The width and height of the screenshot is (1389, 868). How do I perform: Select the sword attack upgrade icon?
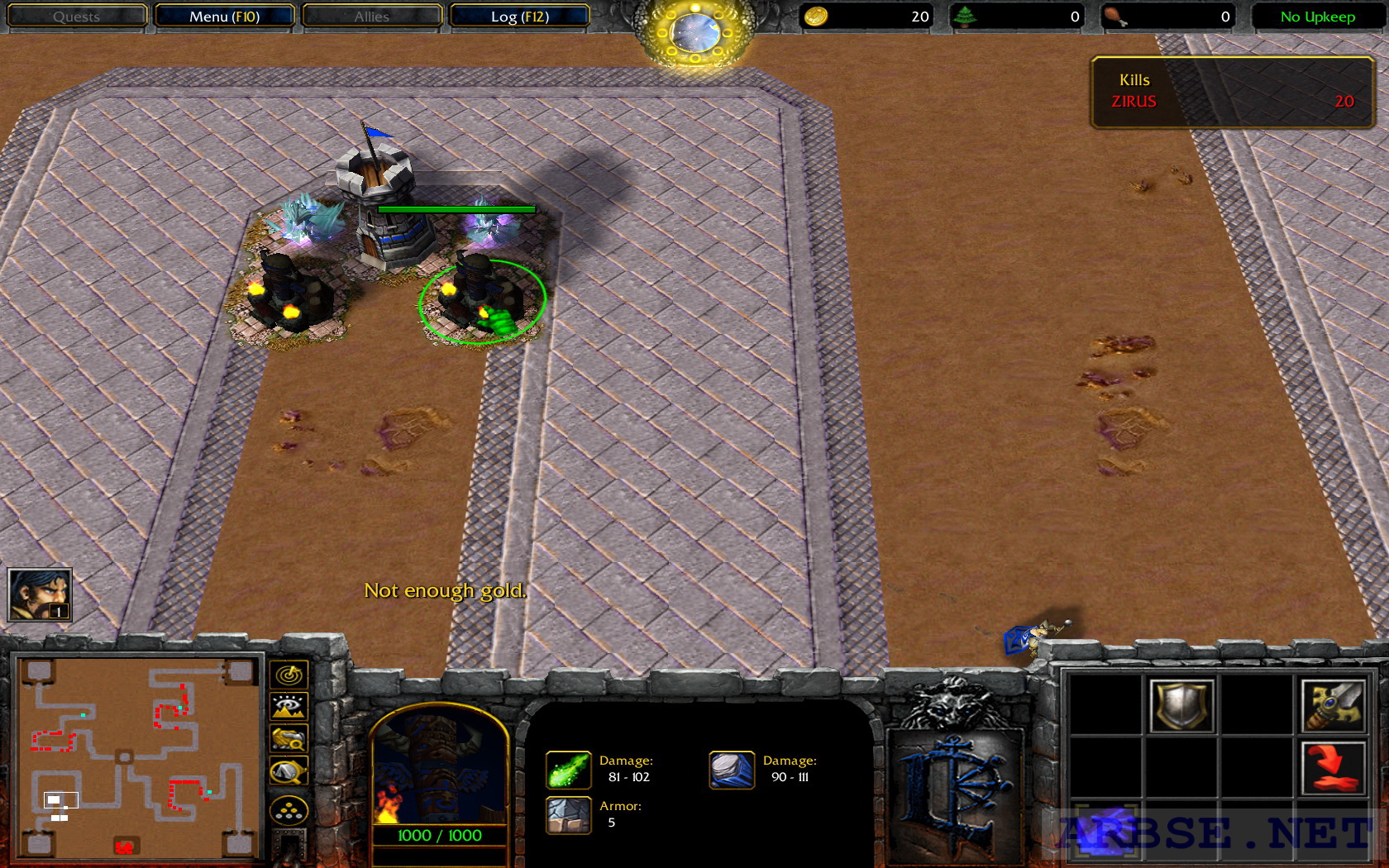(x=1333, y=706)
